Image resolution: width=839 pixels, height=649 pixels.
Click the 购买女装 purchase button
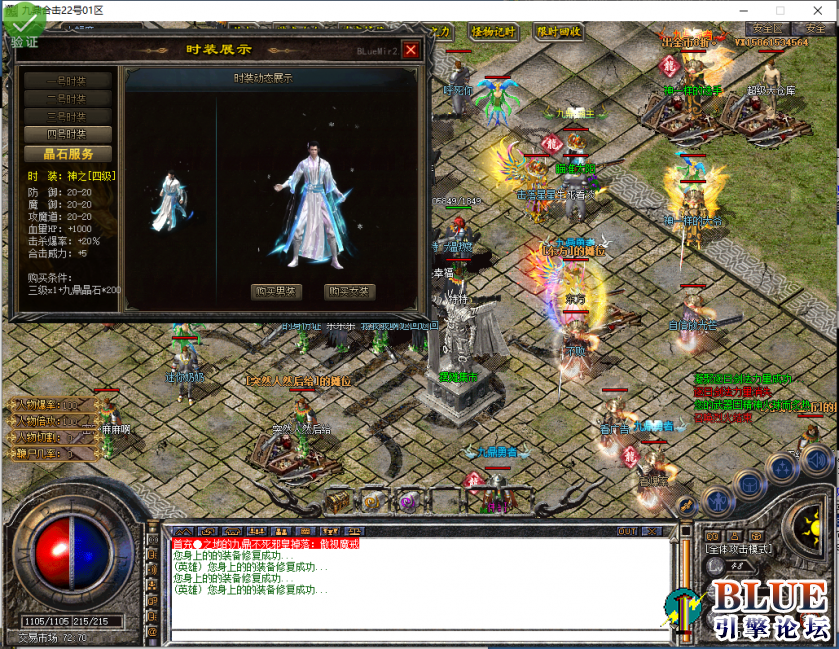pyautogui.click(x=350, y=292)
